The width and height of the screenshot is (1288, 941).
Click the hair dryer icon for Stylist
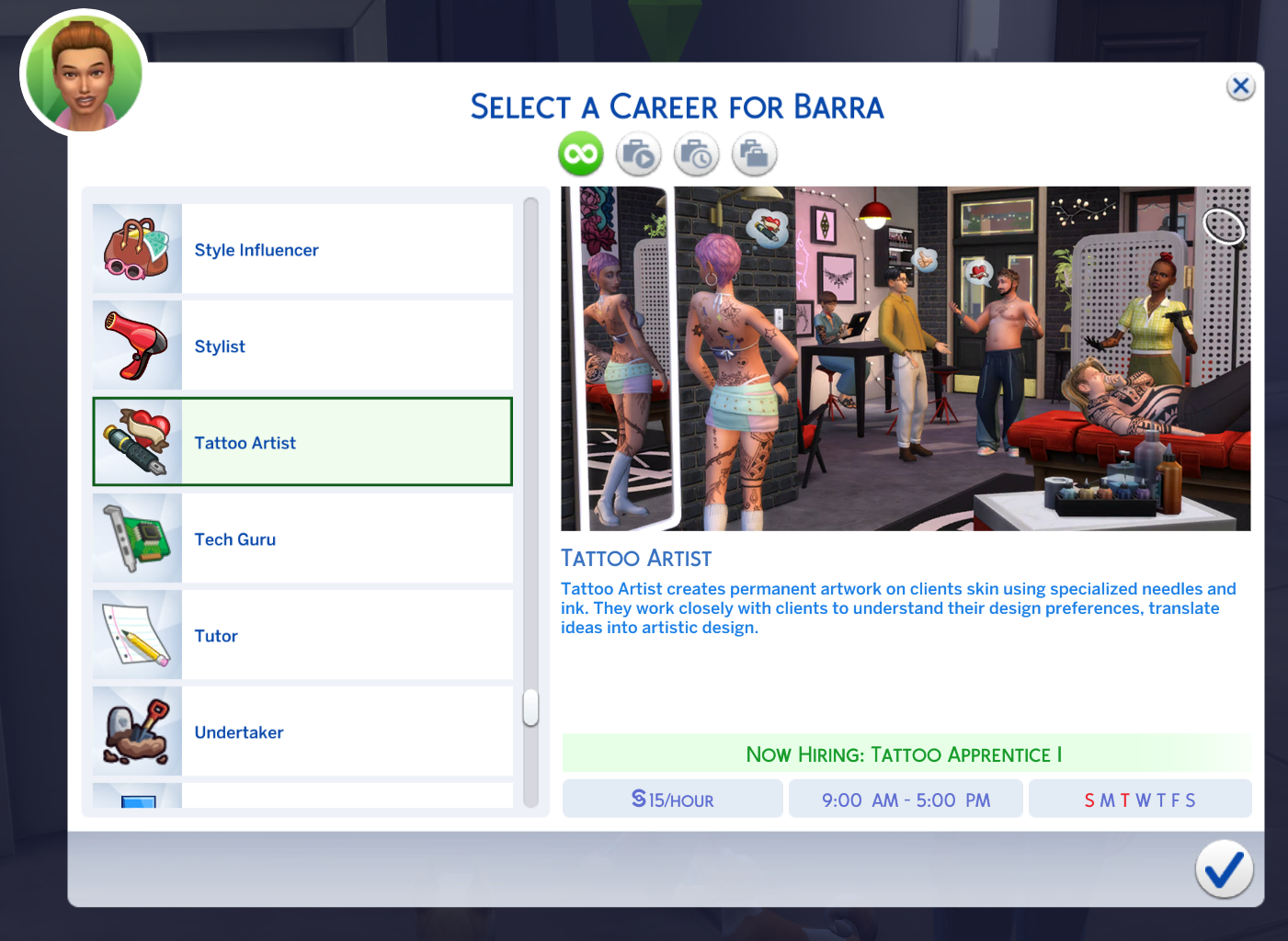pyautogui.click(x=136, y=346)
